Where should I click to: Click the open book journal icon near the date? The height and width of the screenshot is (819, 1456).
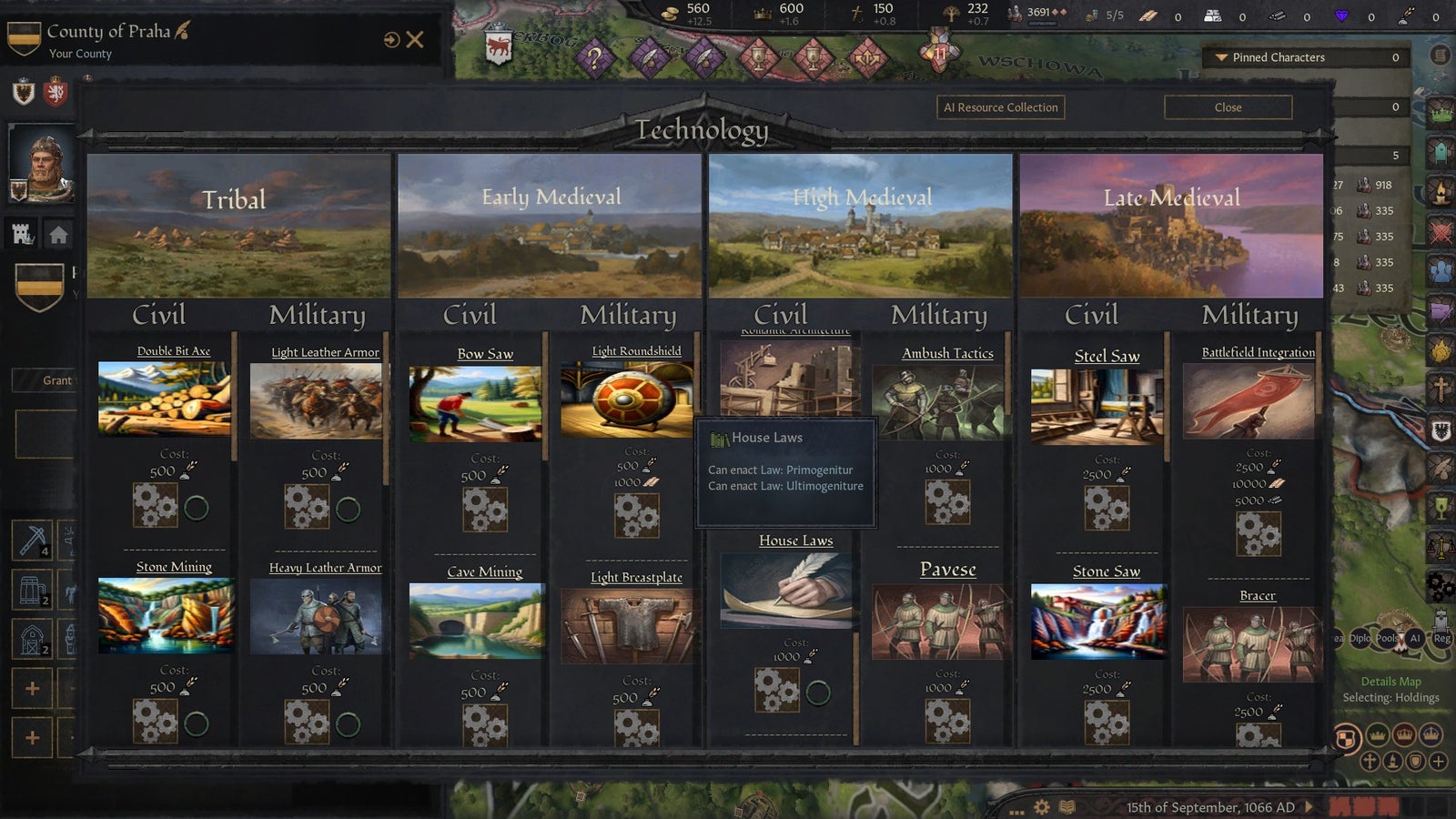coord(1067,806)
